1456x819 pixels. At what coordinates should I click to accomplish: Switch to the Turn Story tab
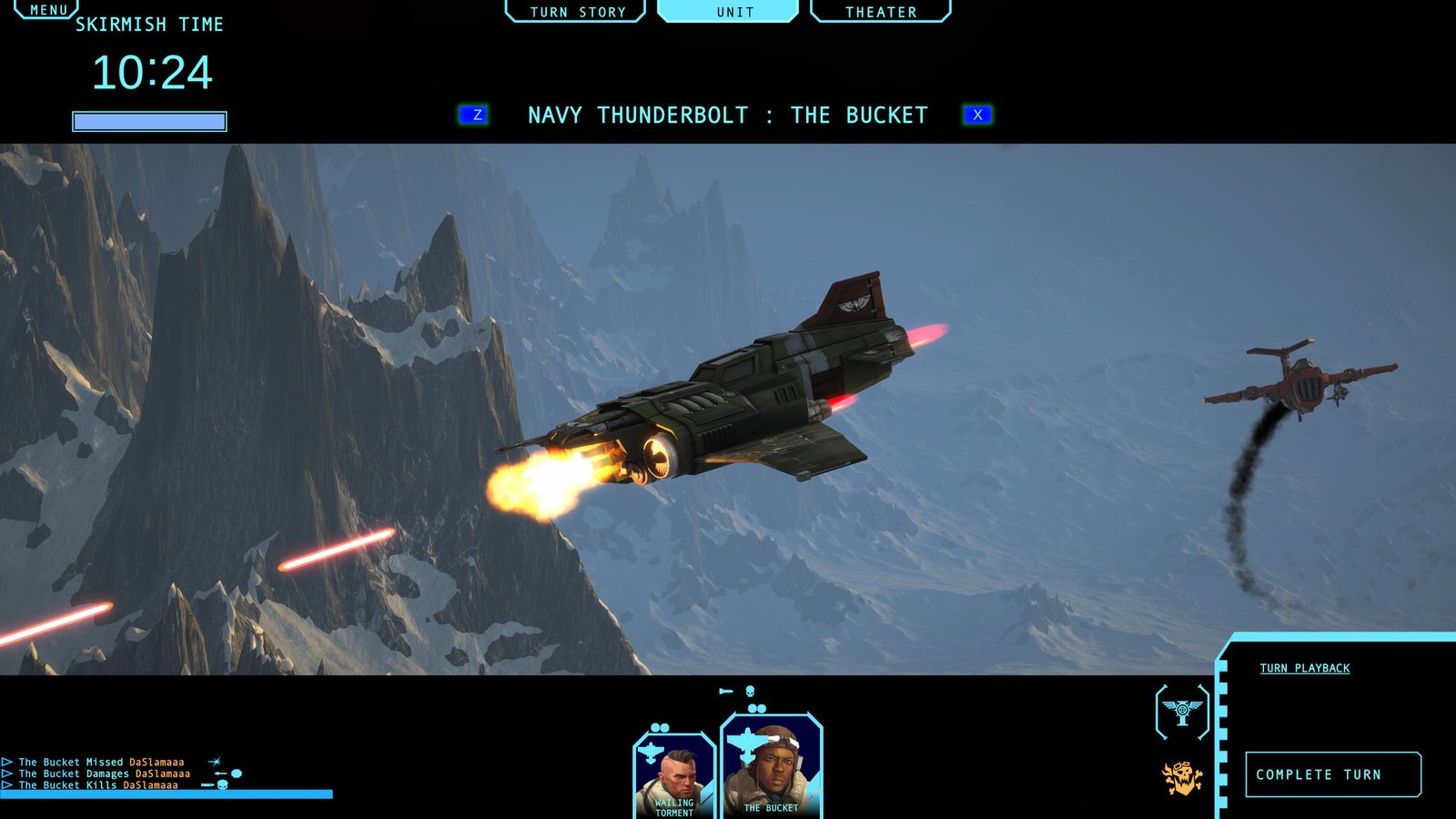[577, 12]
